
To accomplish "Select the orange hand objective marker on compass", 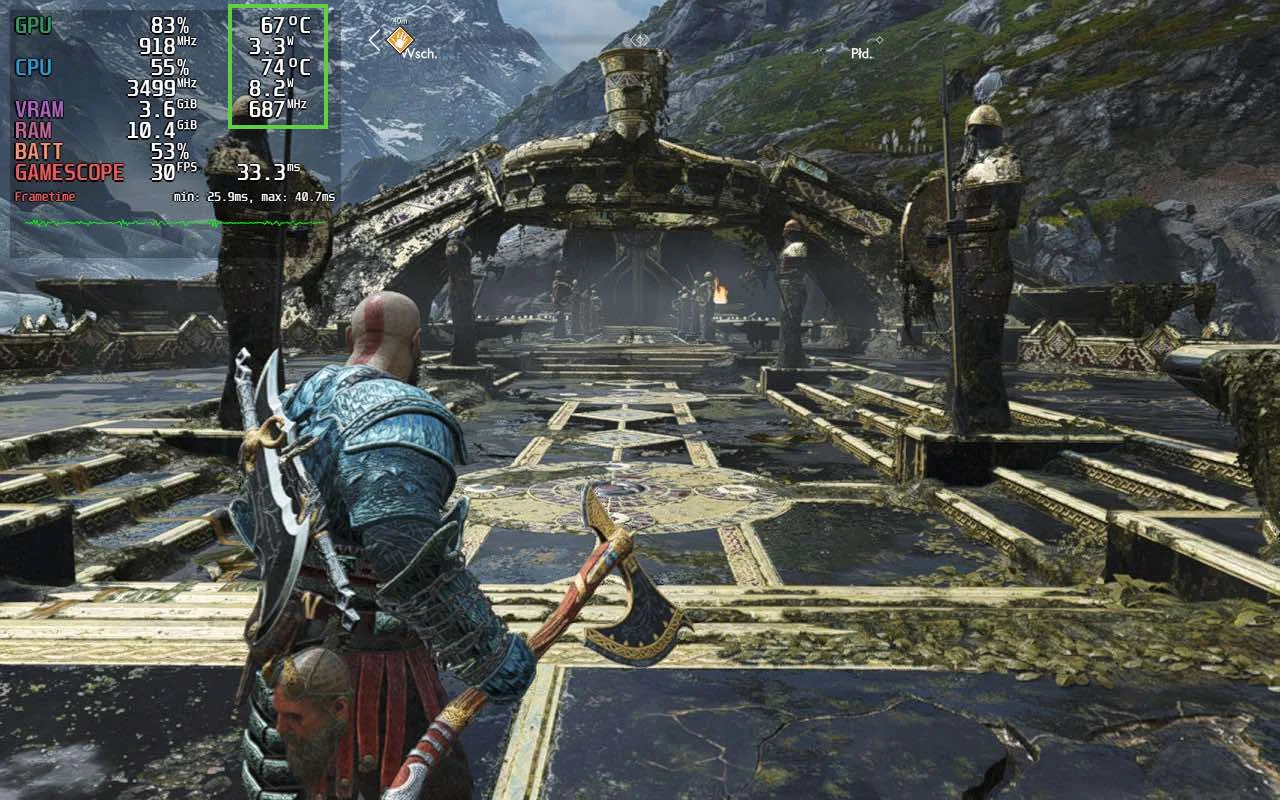I will click(x=401, y=39).
